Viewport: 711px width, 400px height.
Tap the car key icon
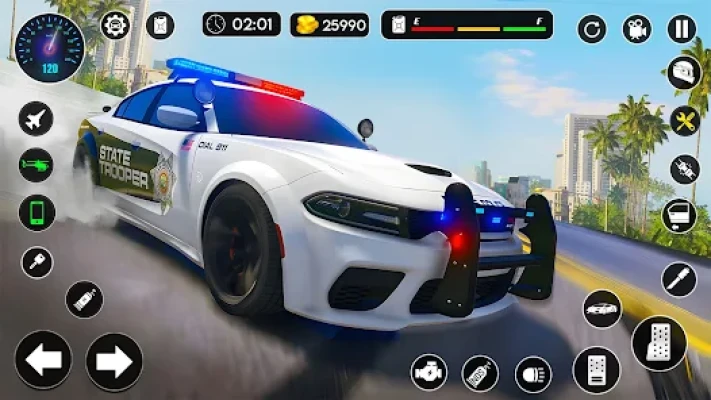[x=36, y=262]
